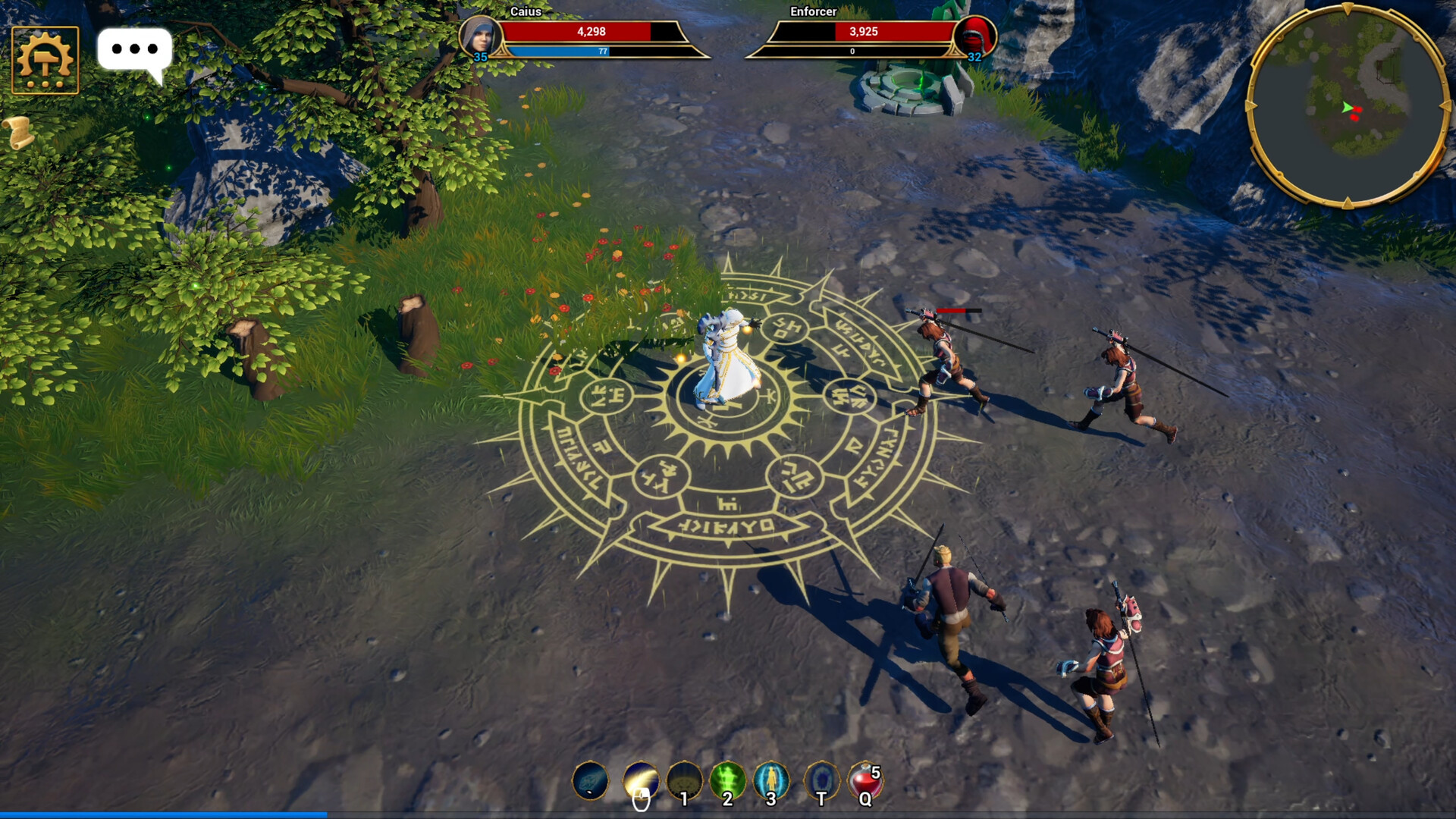The height and width of the screenshot is (819, 1456).
Task: Cast the rune circle ability on slot 1
Action: 684,780
